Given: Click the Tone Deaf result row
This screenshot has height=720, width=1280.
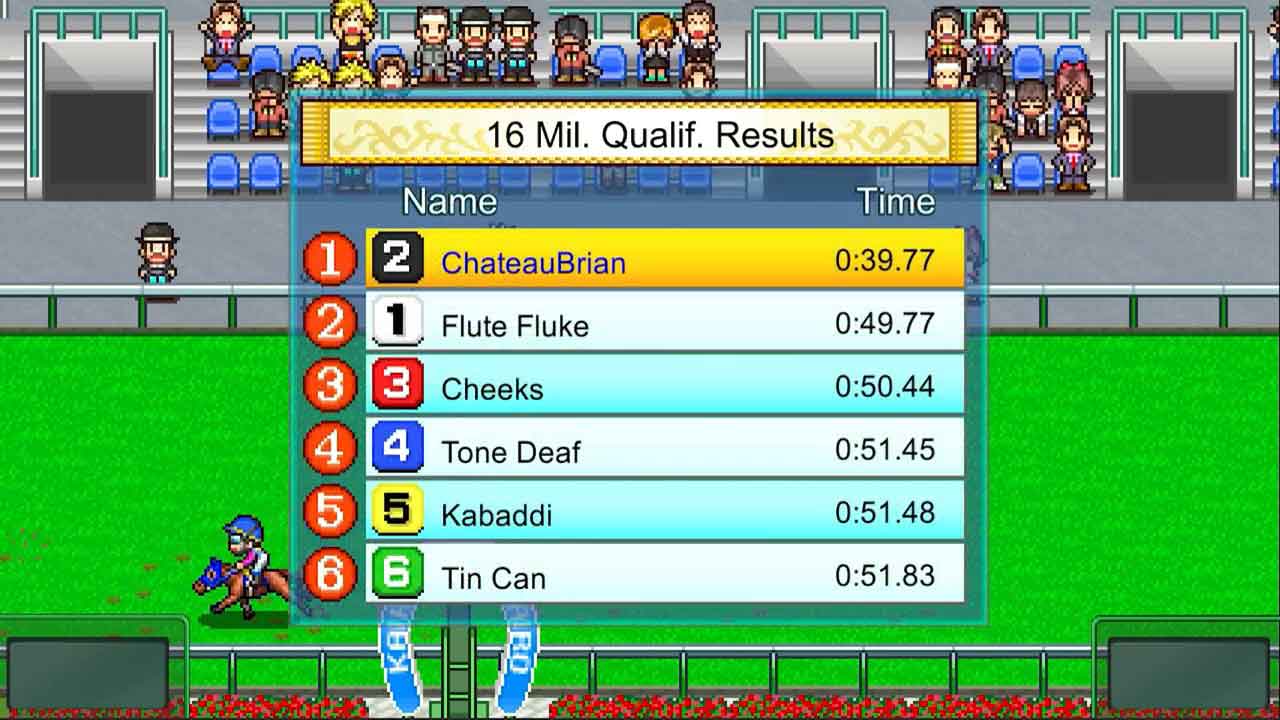Looking at the screenshot, I should 664,448.
